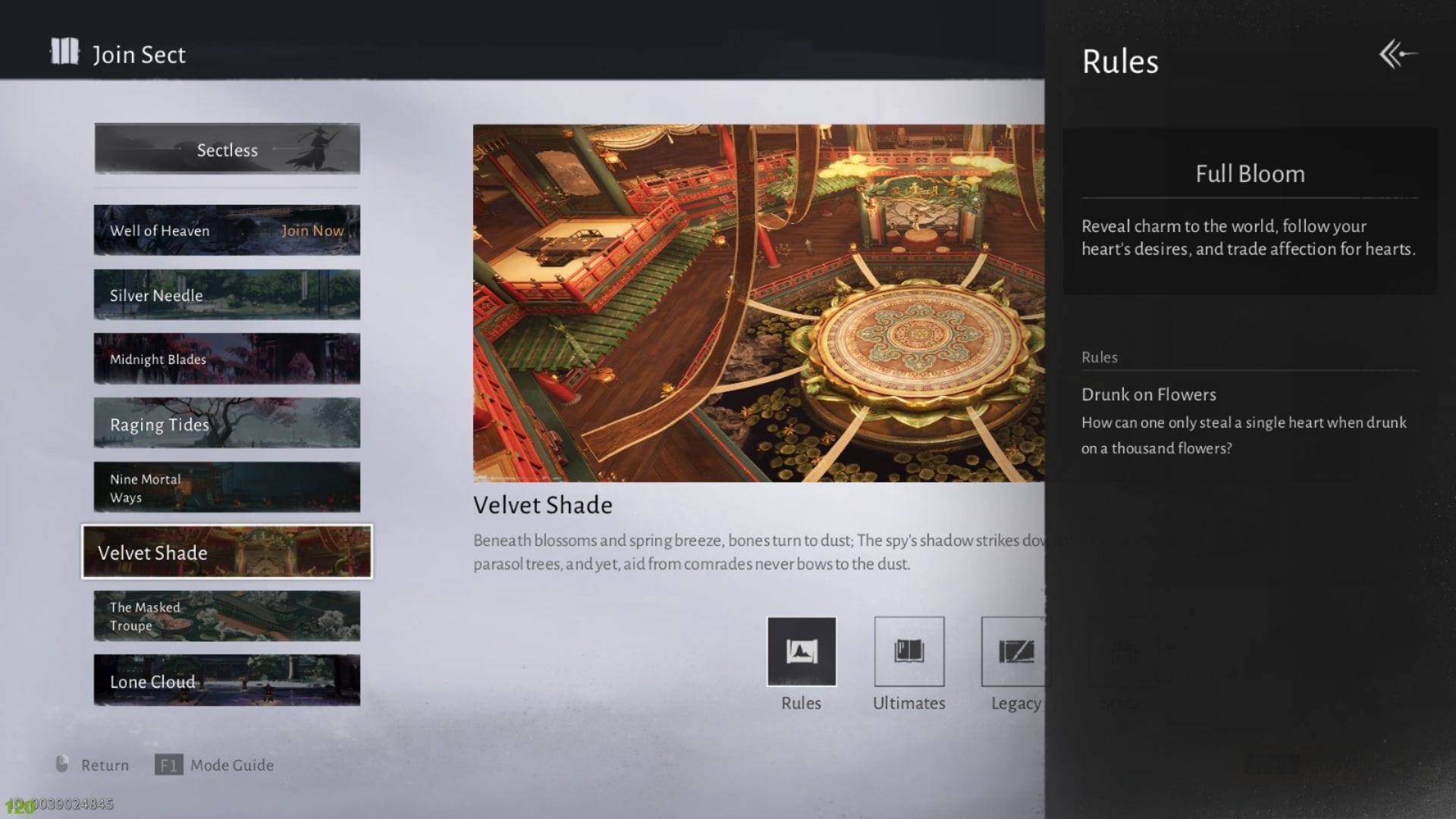Open The Masked Troupe sect details
Image resolution: width=1456 pixels, height=819 pixels.
[226, 616]
